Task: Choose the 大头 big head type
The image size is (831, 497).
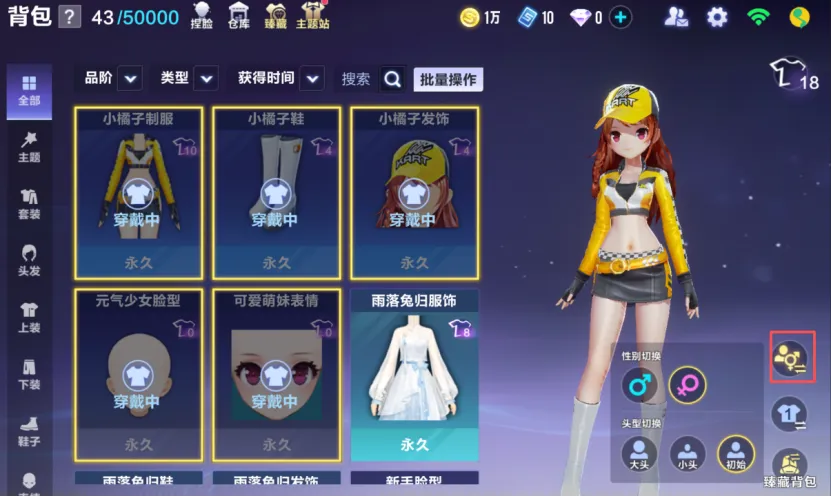Action: click(x=639, y=453)
